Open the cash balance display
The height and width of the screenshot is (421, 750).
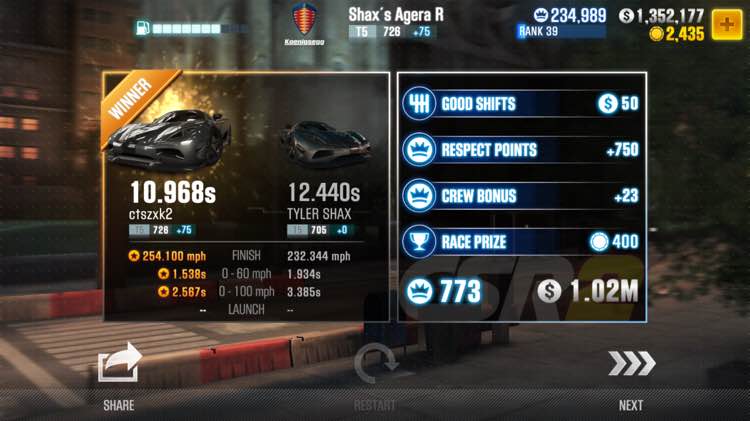[x=661, y=15]
